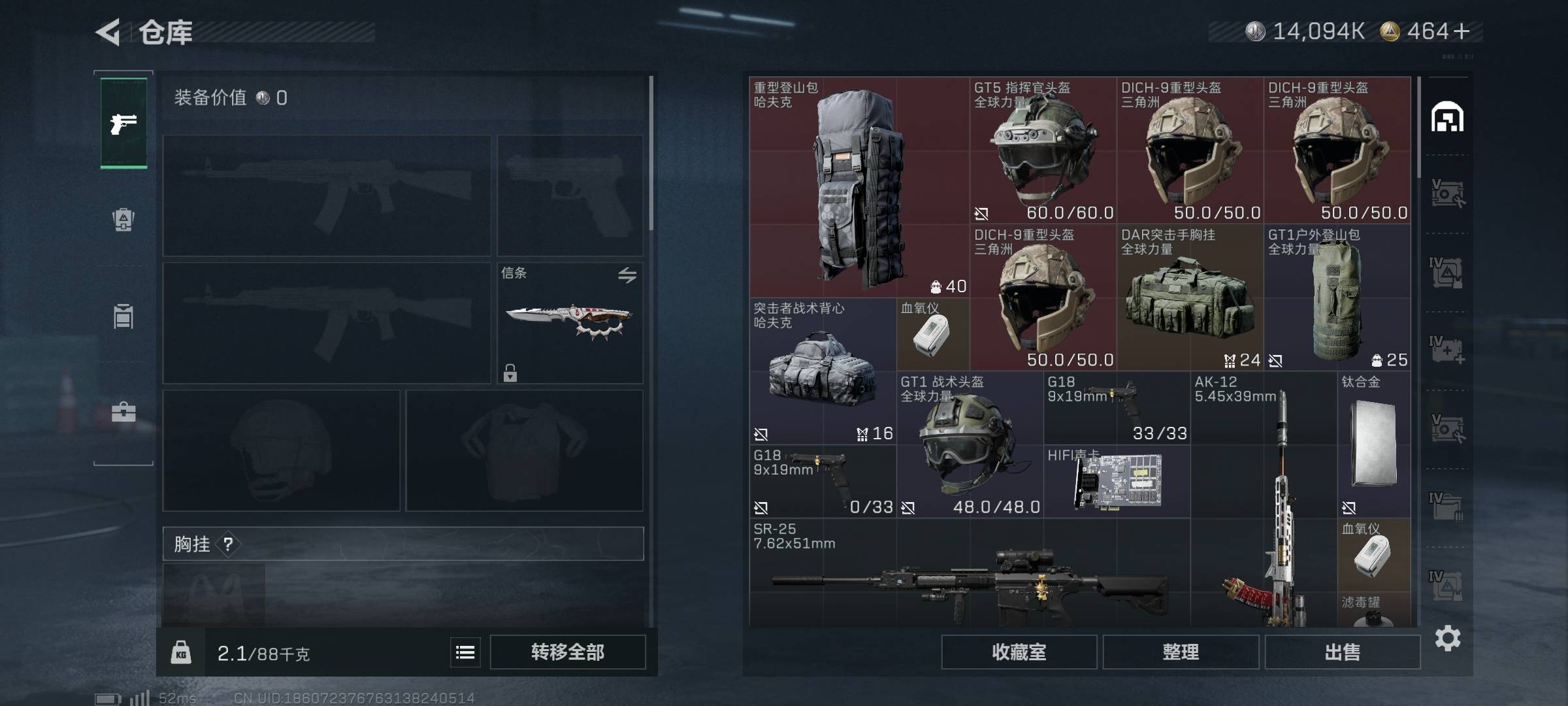Image resolution: width=1568 pixels, height=706 pixels.
Task: Select the equipped 信条 knife slot
Action: 570,323
